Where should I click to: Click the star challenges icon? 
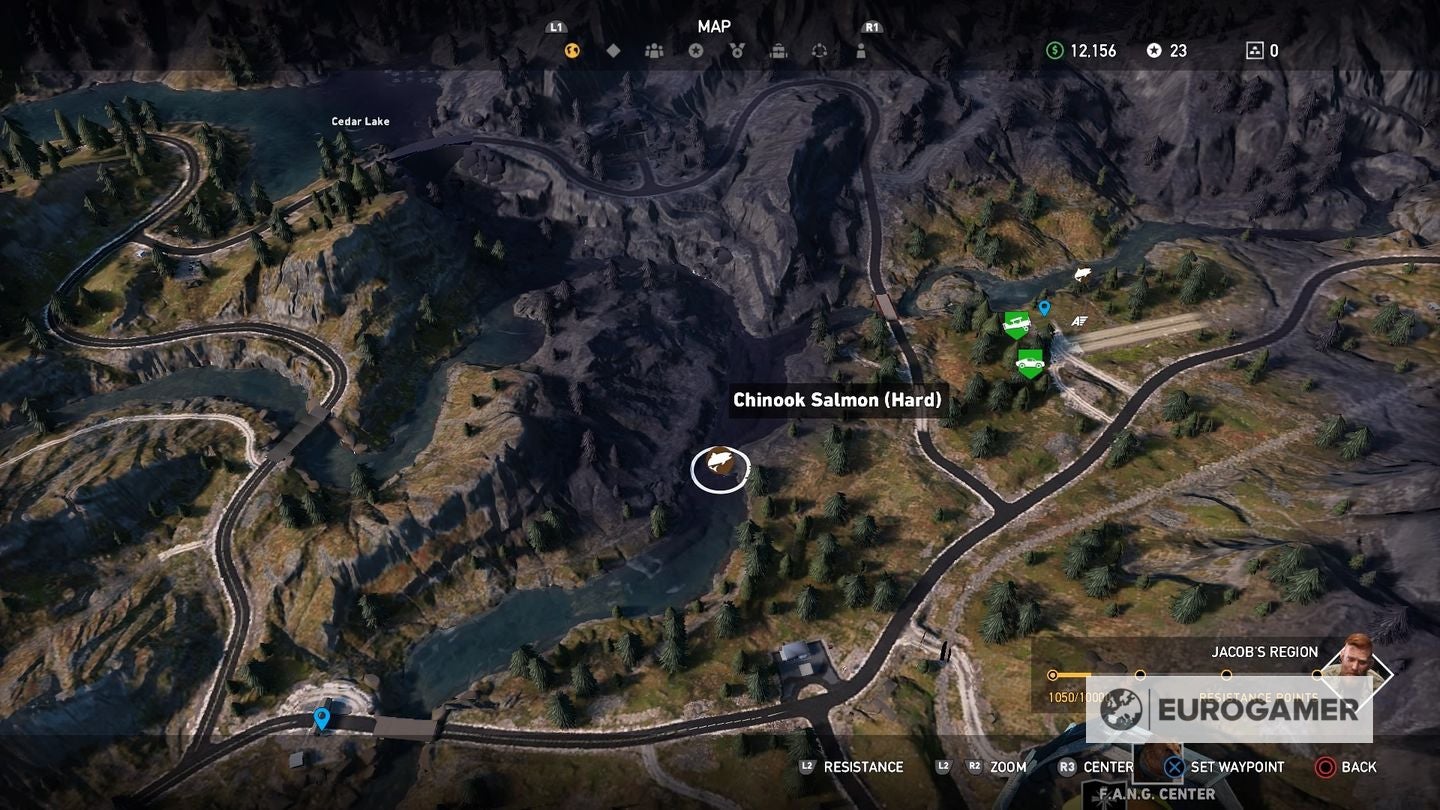696,50
